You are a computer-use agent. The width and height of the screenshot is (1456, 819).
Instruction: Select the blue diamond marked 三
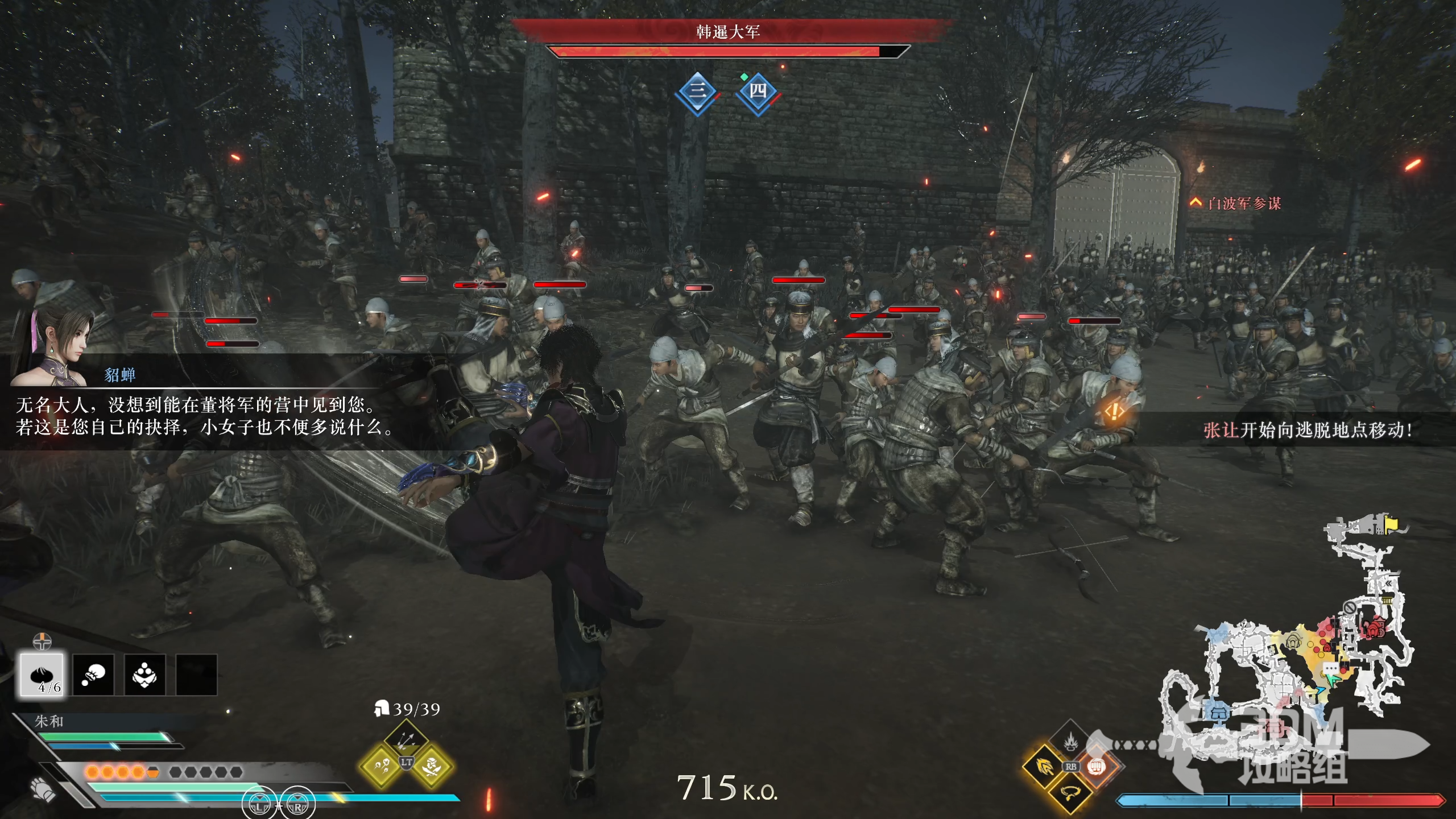[x=698, y=92]
